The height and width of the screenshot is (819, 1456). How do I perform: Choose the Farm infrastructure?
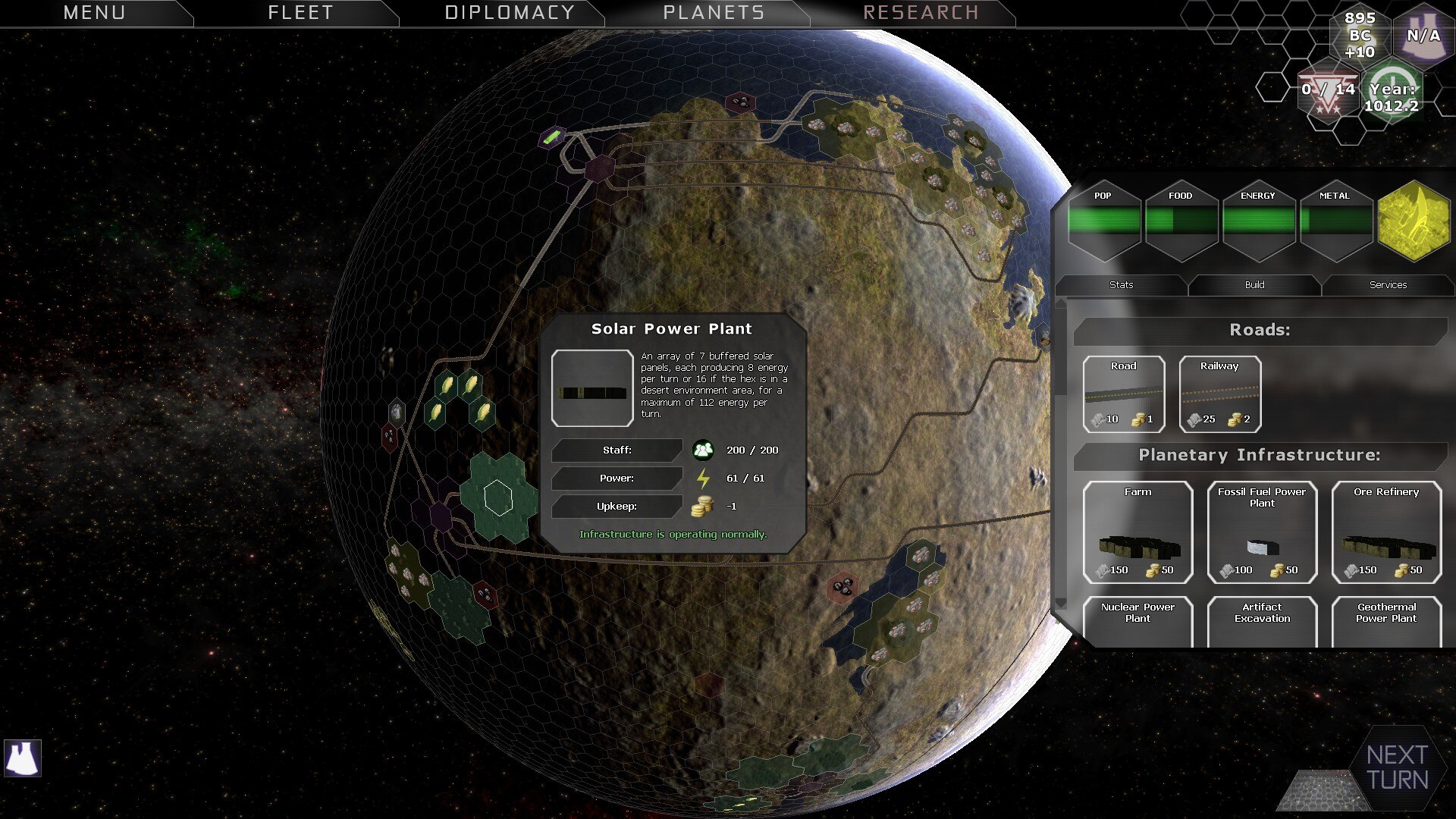point(1137,532)
